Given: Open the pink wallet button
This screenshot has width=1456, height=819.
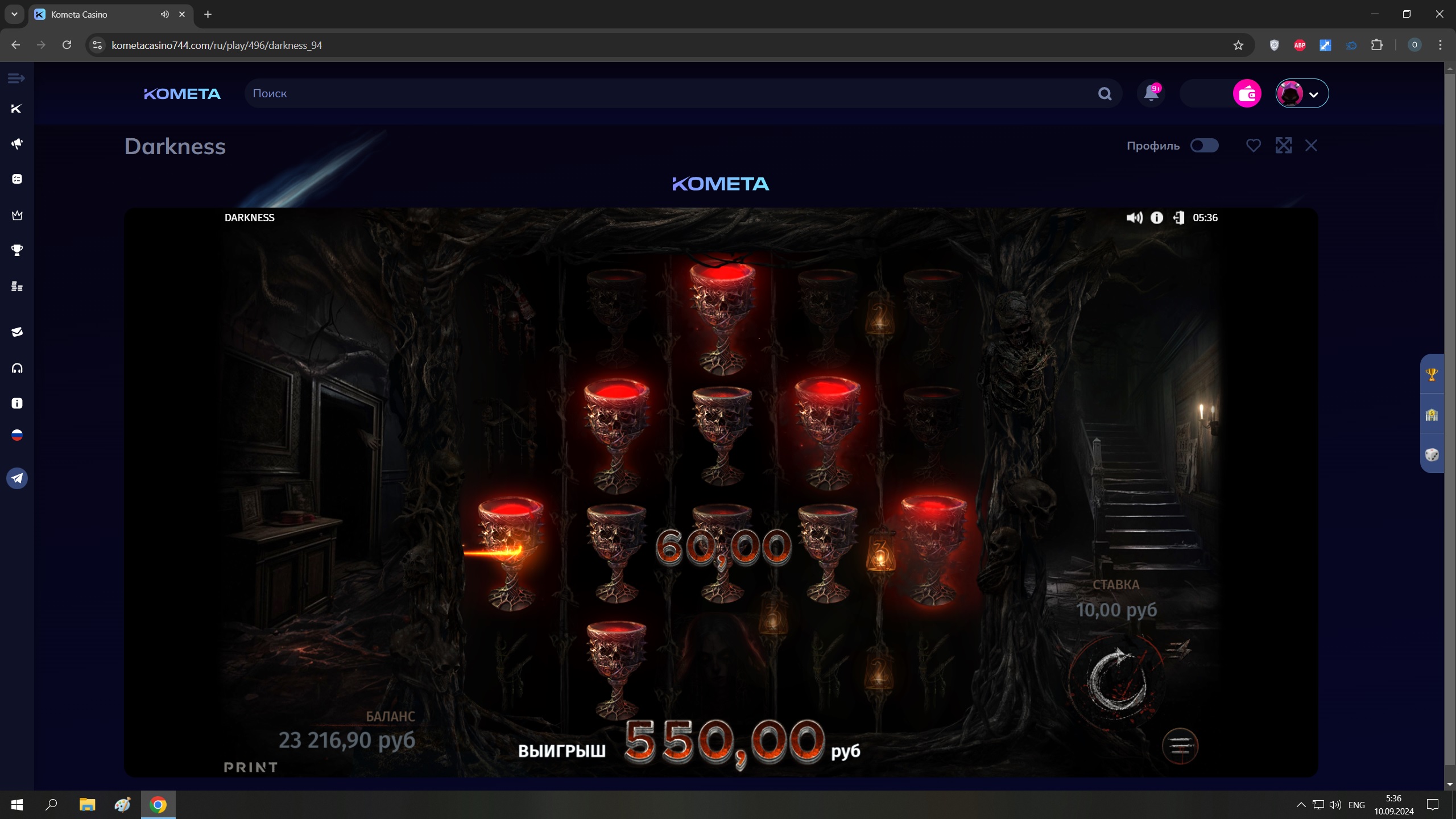Looking at the screenshot, I should click(1247, 93).
